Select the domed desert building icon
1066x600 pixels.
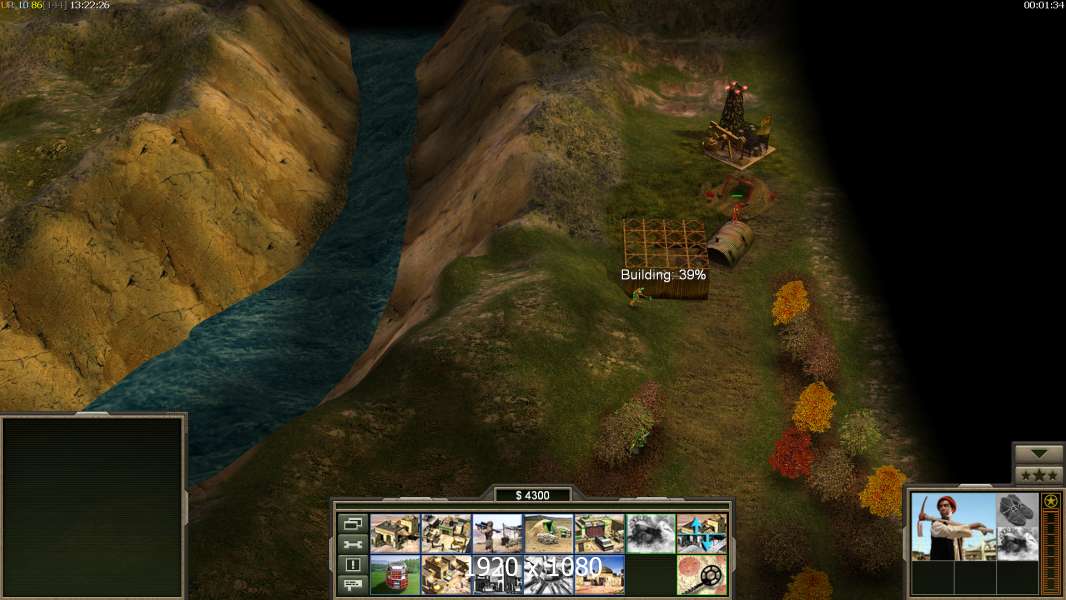tap(599, 575)
